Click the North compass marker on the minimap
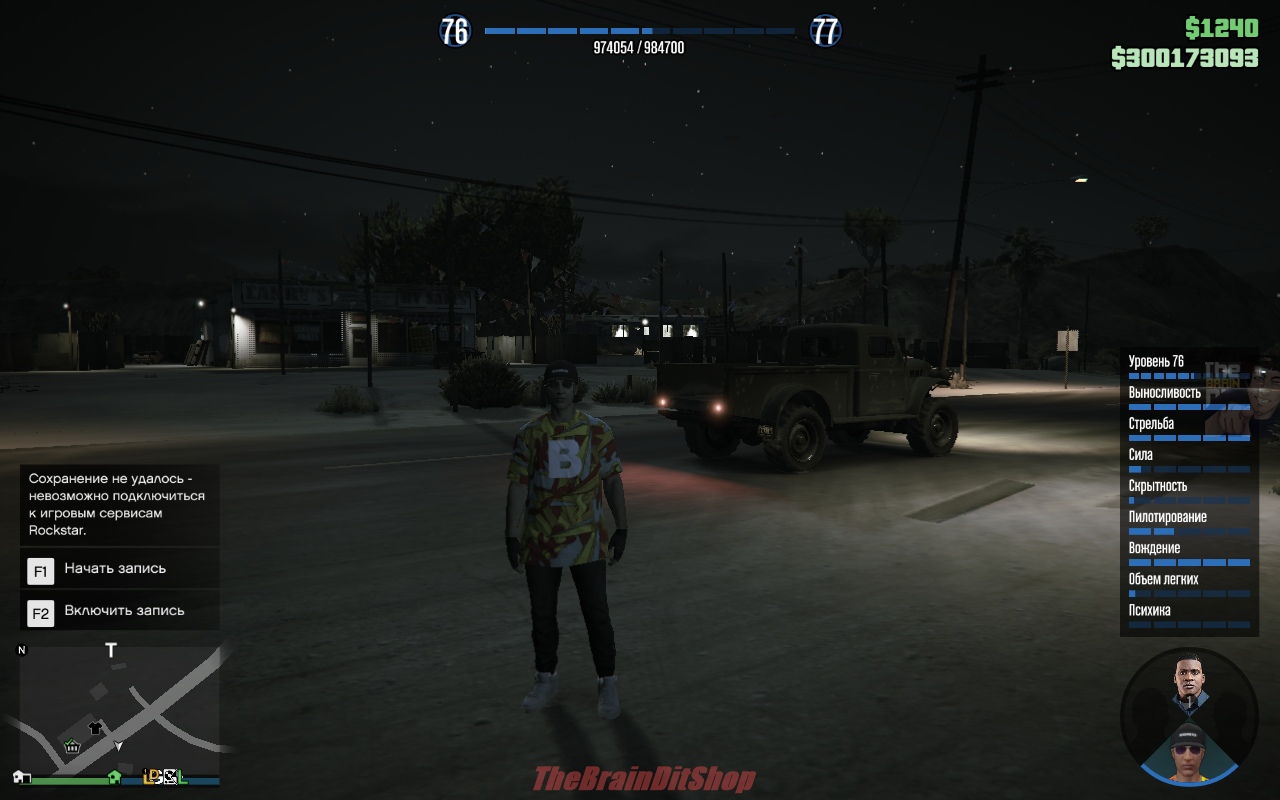The height and width of the screenshot is (800, 1280). [21, 649]
